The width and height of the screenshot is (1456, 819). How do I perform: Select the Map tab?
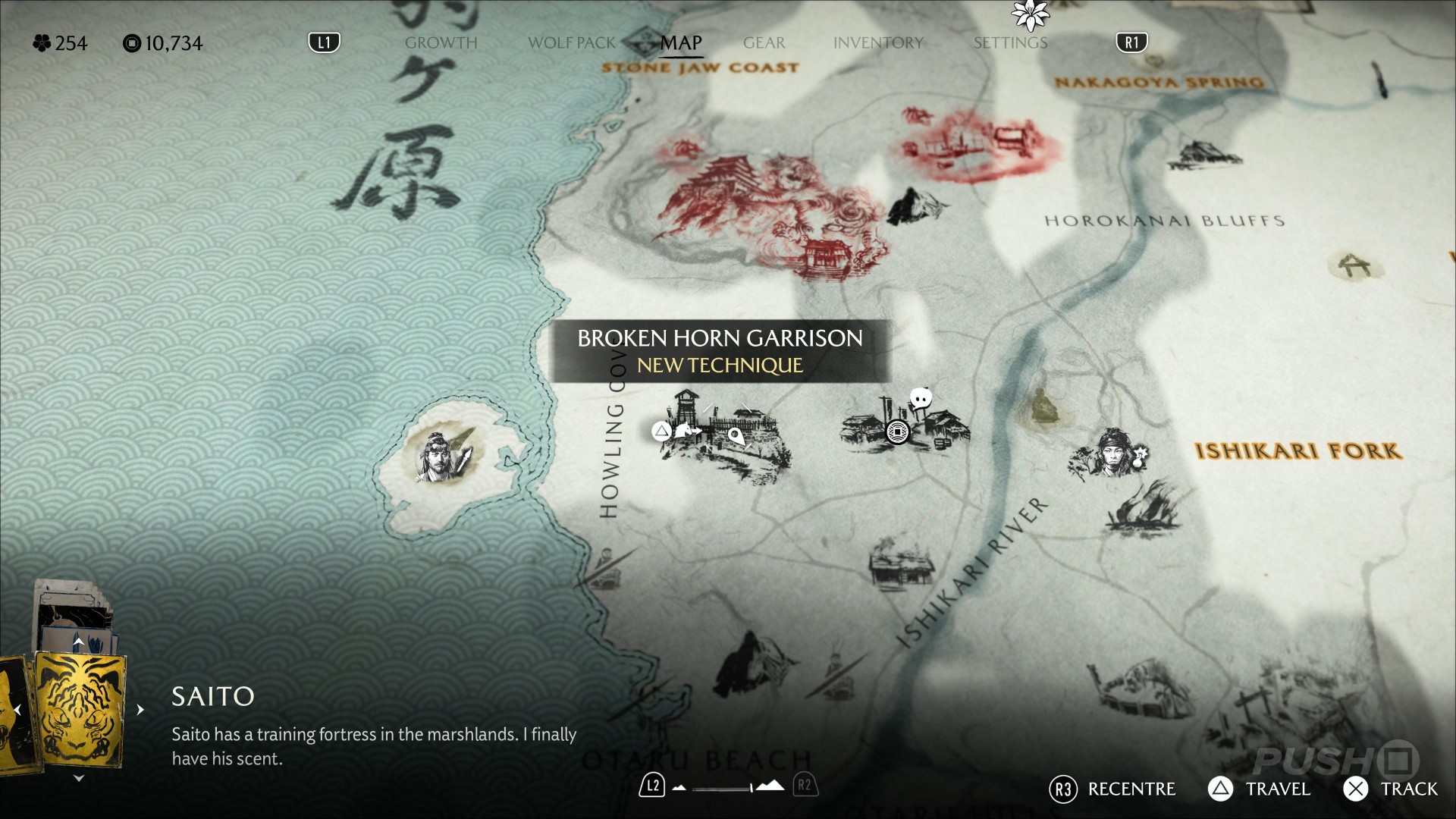(680, 43)
